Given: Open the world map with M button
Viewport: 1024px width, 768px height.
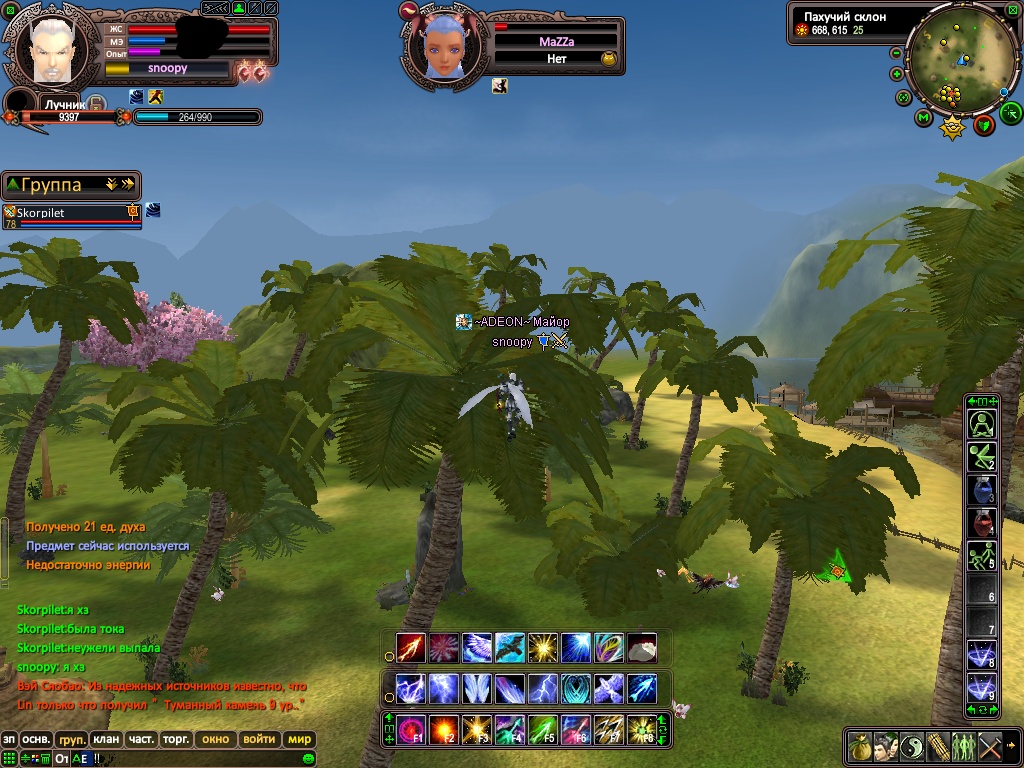Looking at the screenshot, I should 923,118.
